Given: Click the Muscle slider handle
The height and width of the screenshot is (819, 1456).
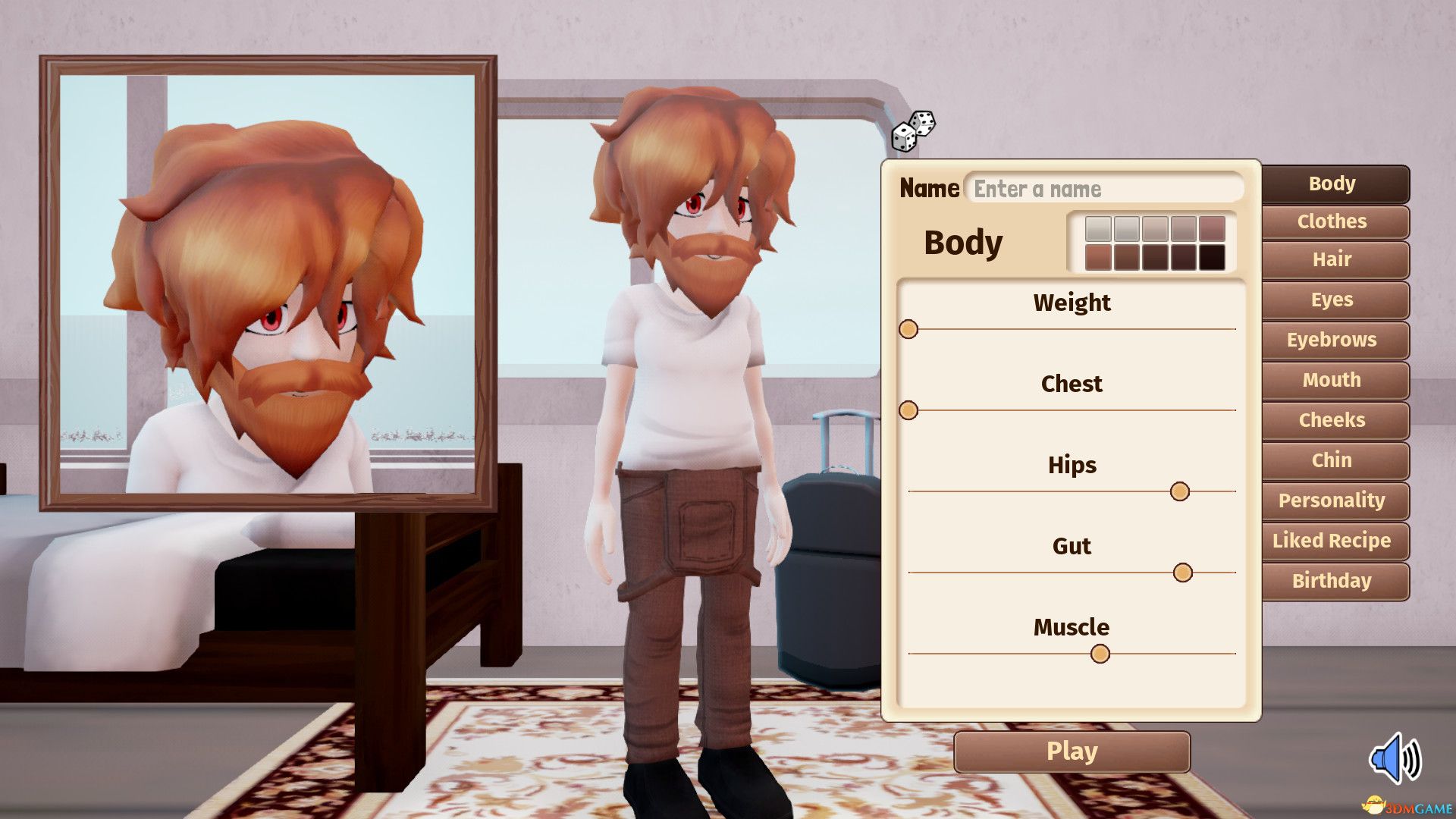Looking at the screenshot, I should pos(1100,653).
